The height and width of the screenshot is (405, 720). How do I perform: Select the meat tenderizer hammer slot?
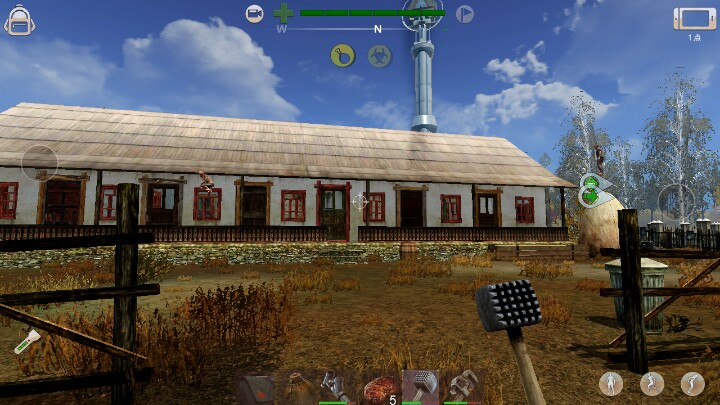point(421,387)
